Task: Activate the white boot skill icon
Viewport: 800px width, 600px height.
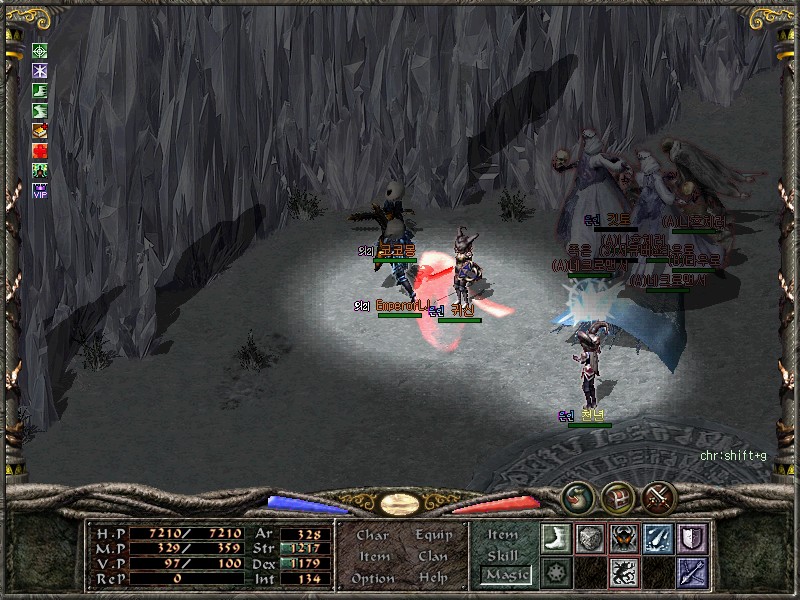Action: click(555, 538)
